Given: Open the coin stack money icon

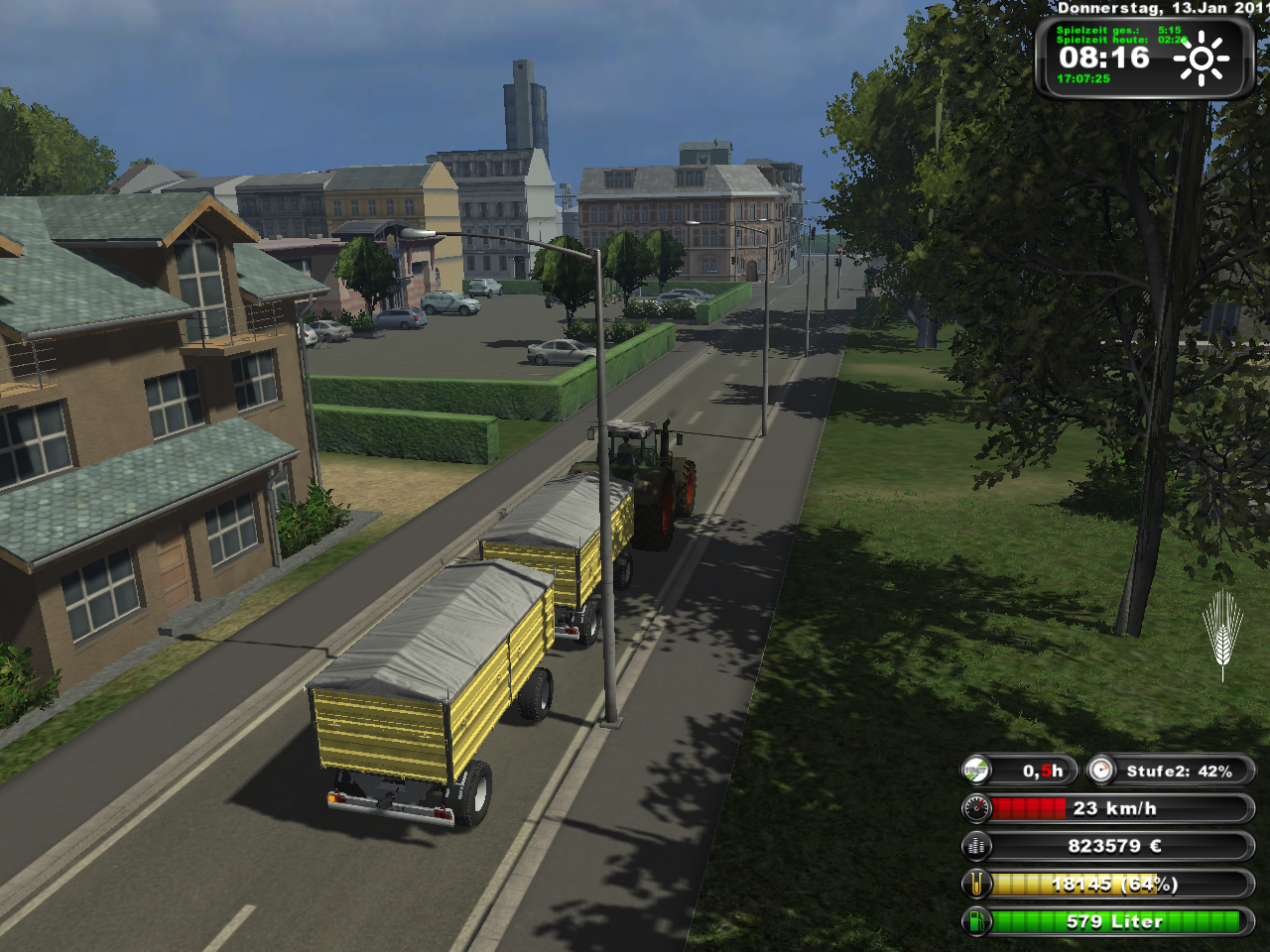Looking at the screenshot, I should pos(977,846).
